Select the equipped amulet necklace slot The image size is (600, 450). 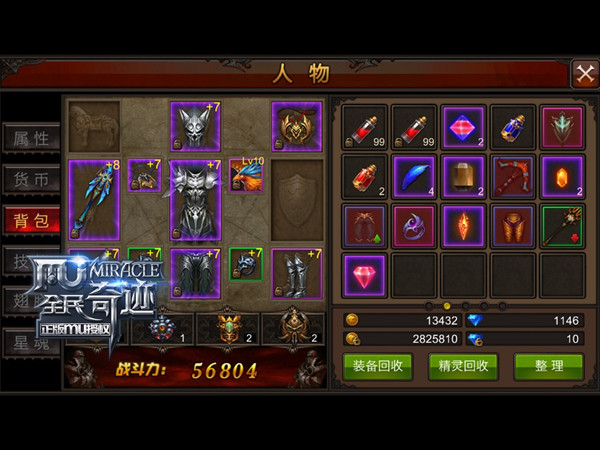(x=297, y=127)
